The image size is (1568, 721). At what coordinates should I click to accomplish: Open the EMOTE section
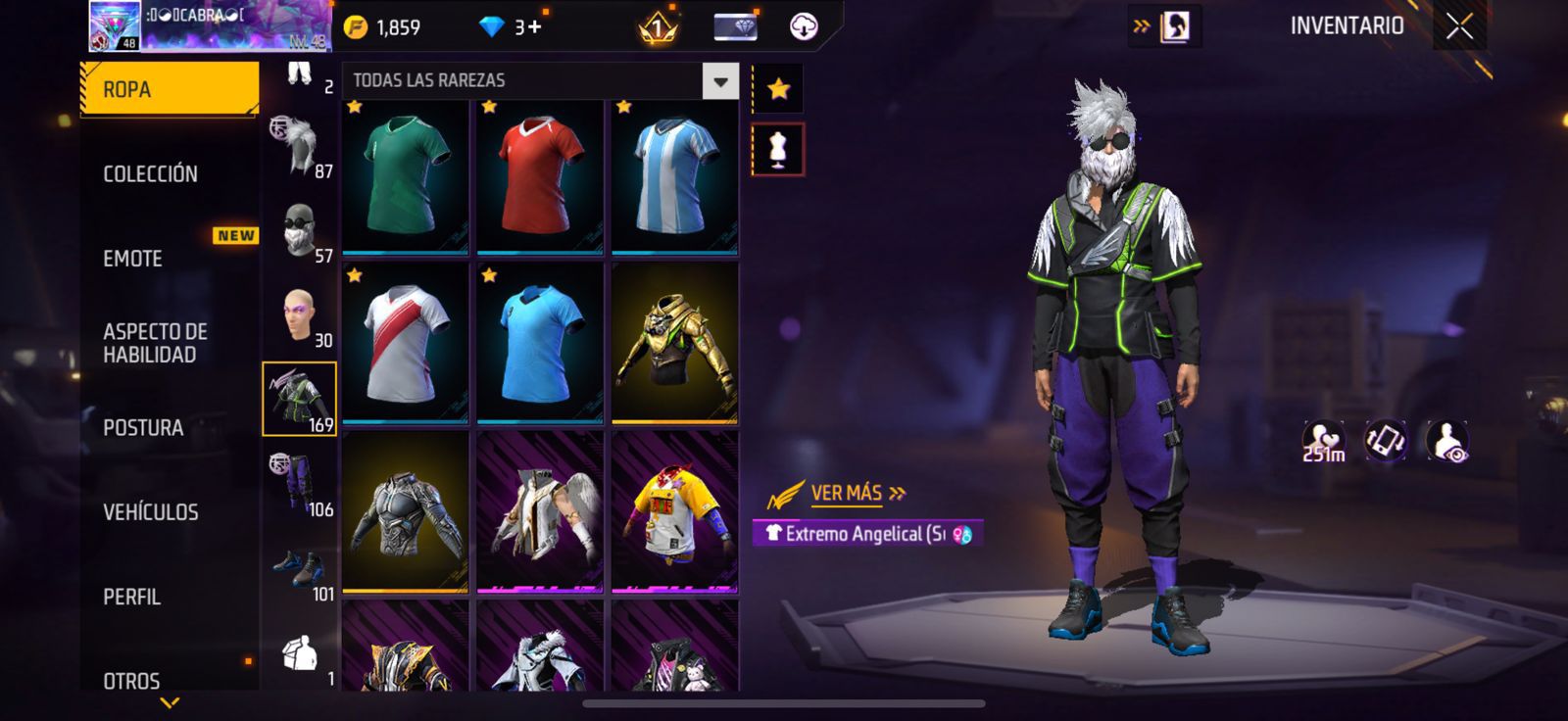(x=133, y=259)
